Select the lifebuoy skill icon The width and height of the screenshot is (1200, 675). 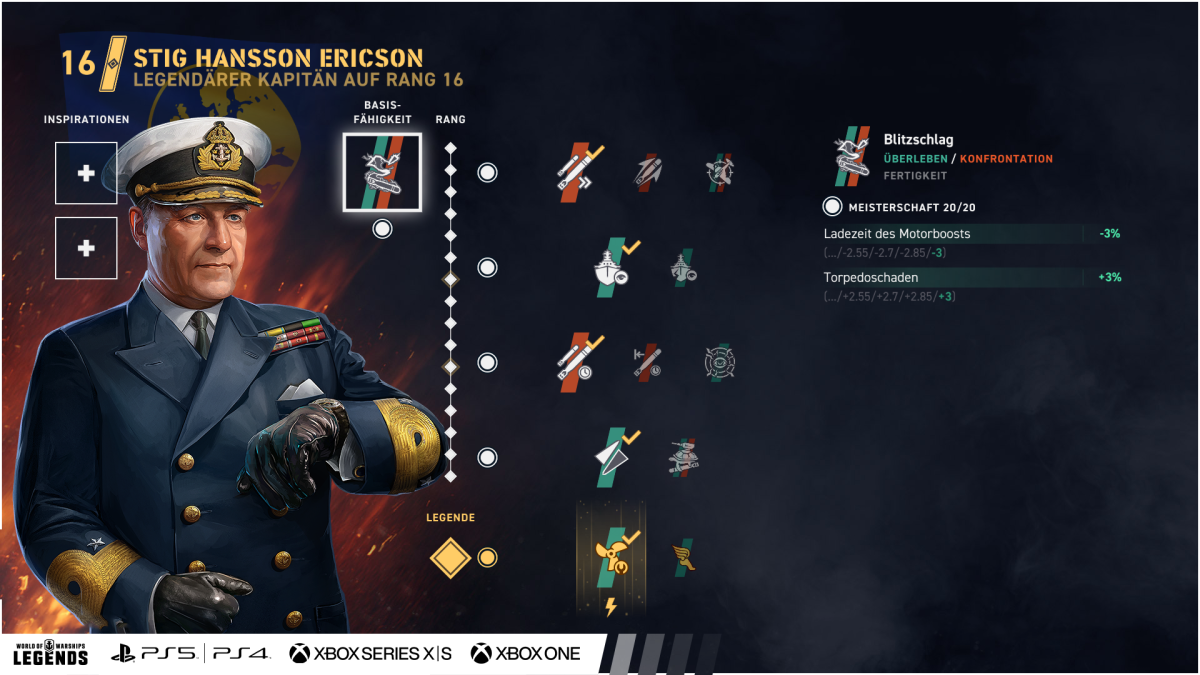pos(719,361)
